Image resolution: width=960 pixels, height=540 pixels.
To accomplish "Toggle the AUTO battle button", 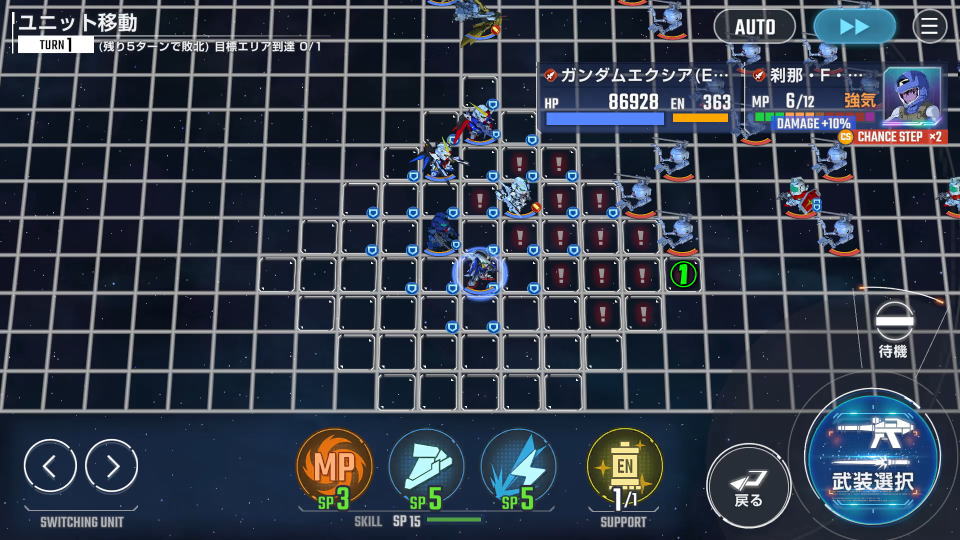I will point(754,26).
